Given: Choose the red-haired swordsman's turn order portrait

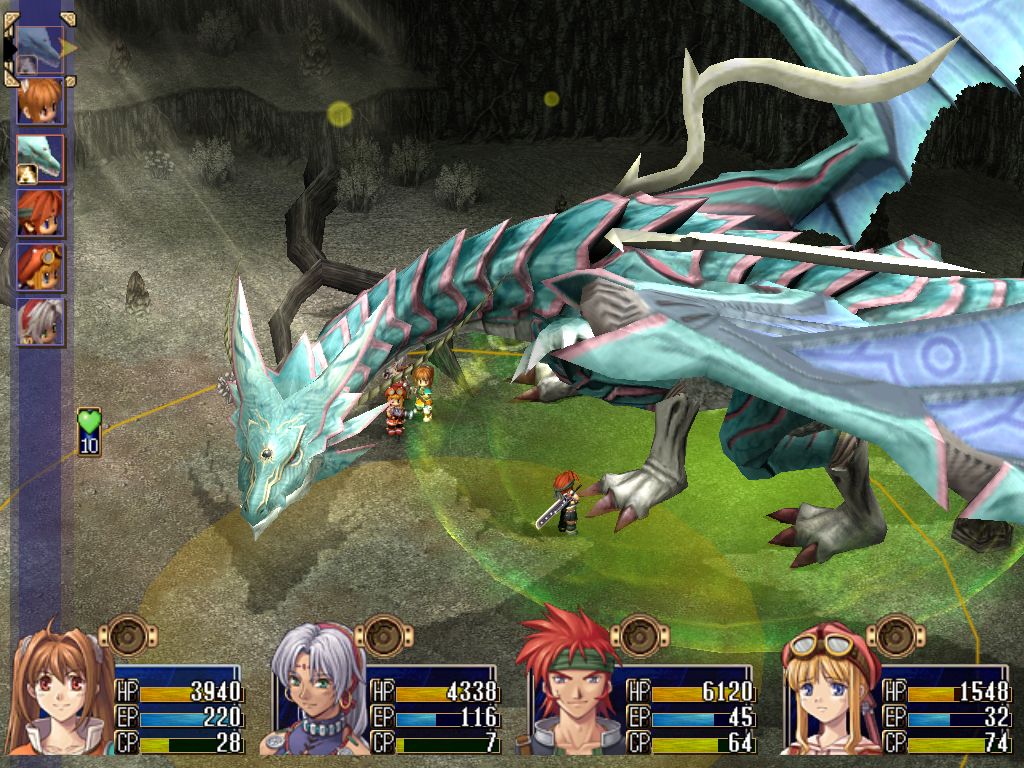Looking at the screenshot, I should pyautogui.click(x=40, y=212).
